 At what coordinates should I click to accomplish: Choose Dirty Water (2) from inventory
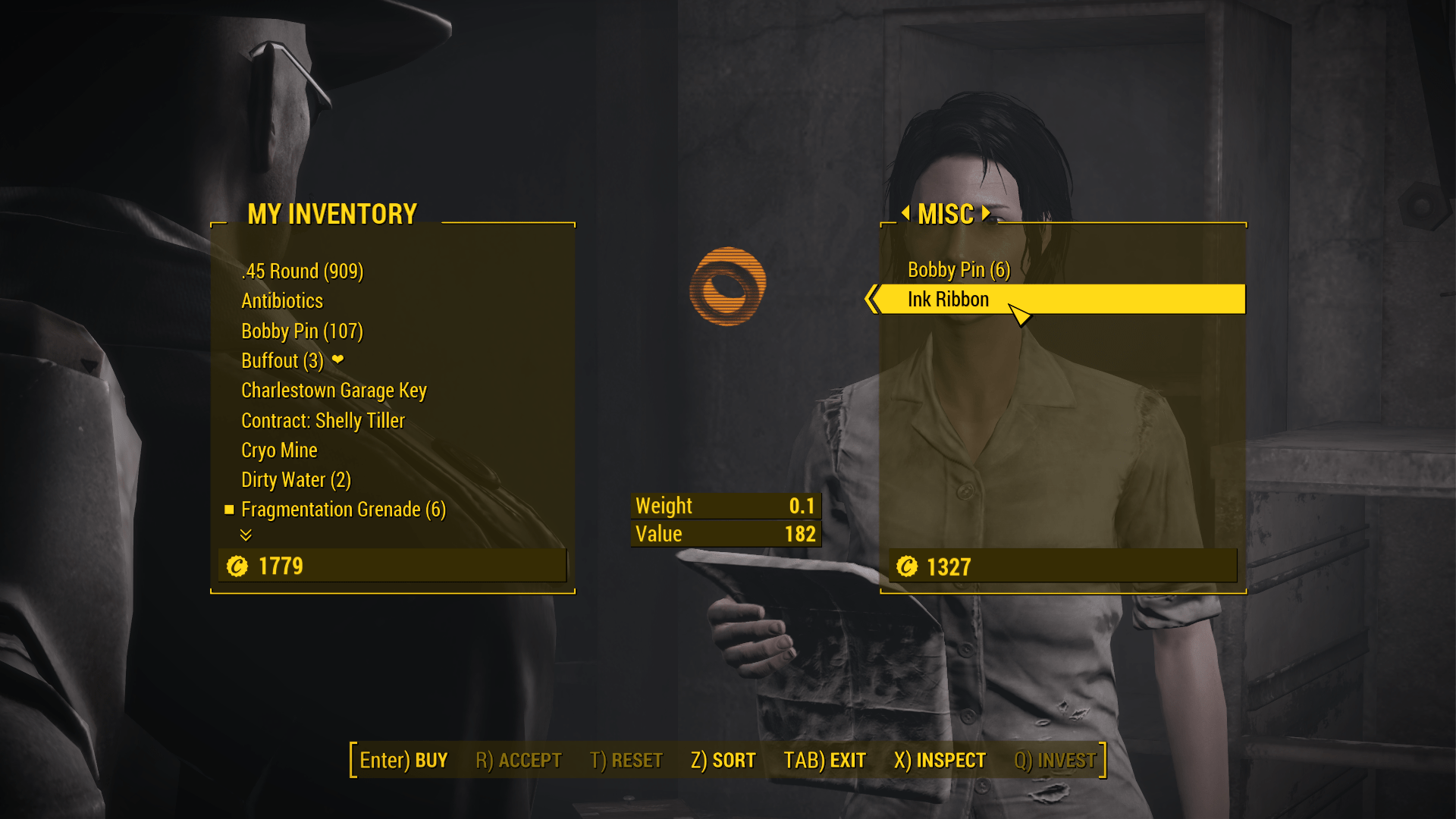tap(296, 480)
